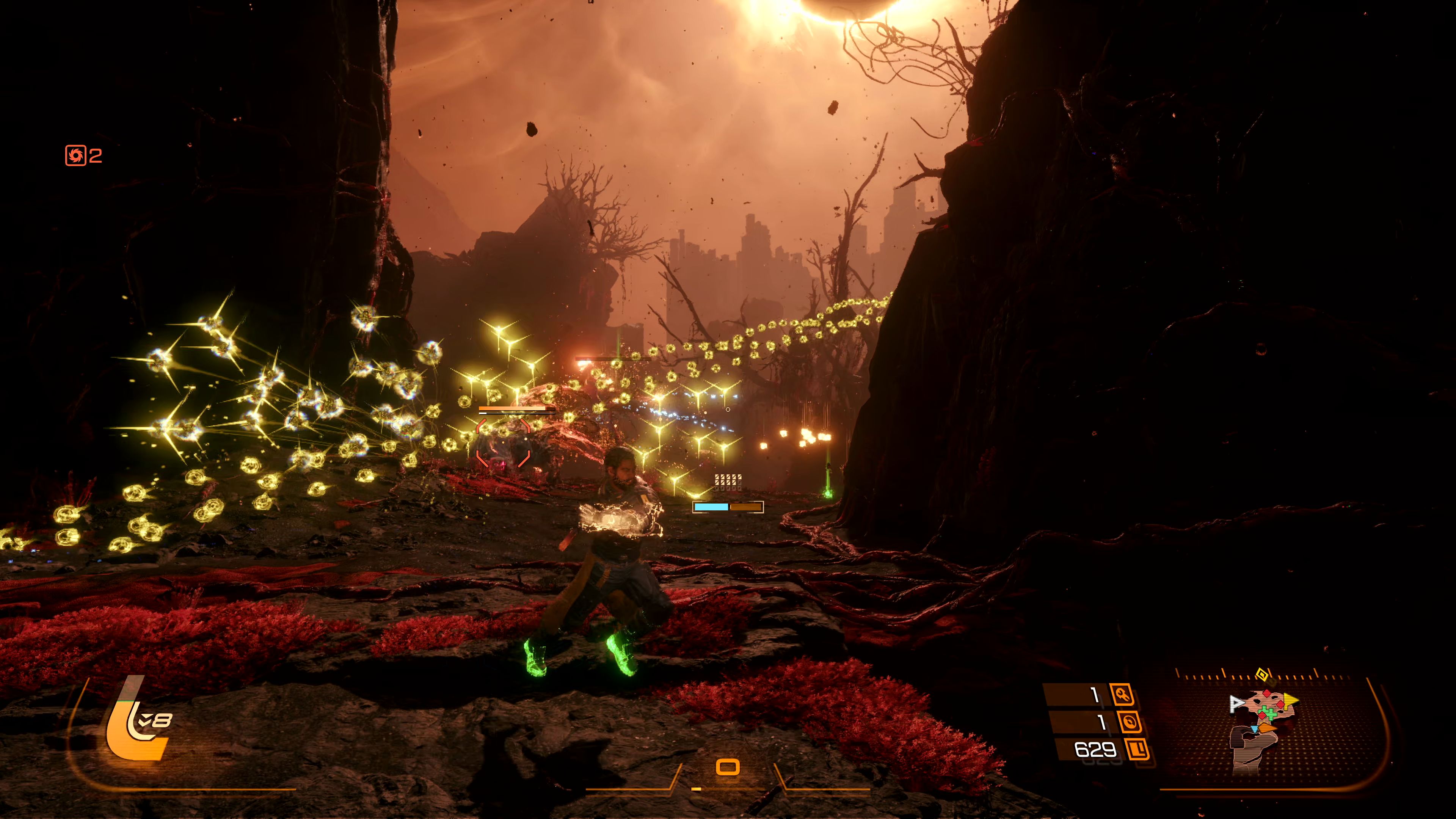Select the white flag minimap marker
This screenshot has height=819, width=1456.
click(x=1237, y=703)
